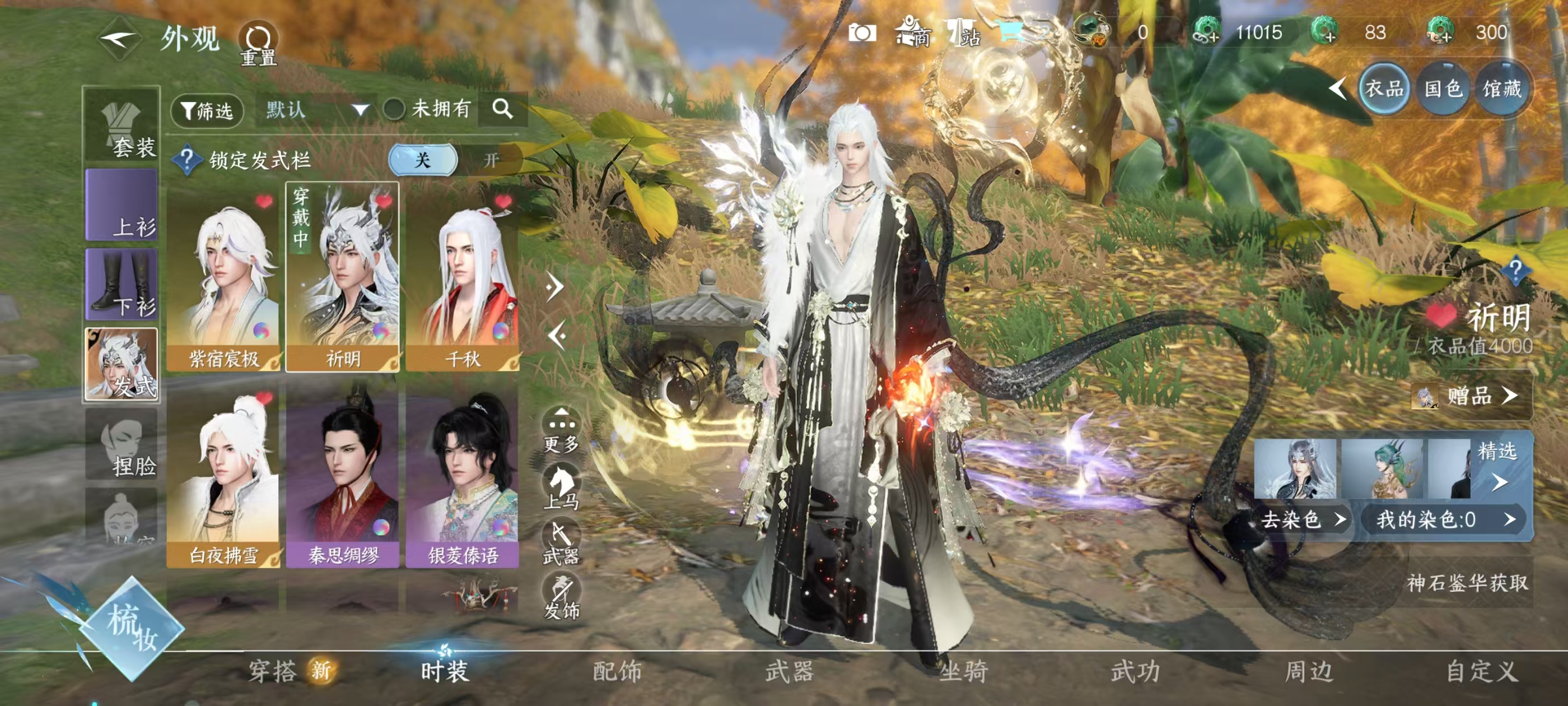
Task: Open the 坐骑 mount tab
Action: click(x=963, y=672)
